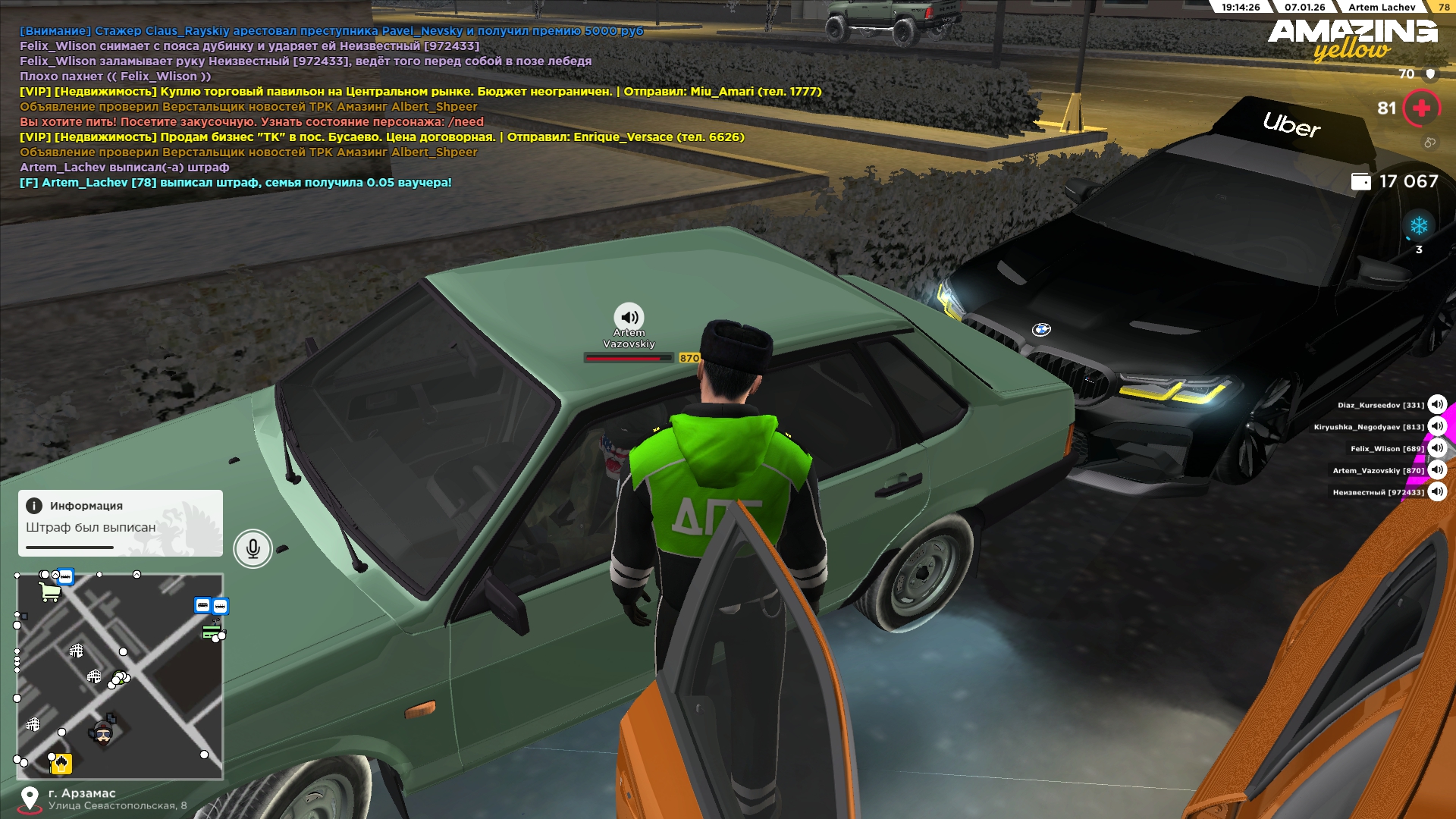
Task: Click the speaker icon beside Kiryushka_Negodyaev
Action: [x=1437, y=427]
